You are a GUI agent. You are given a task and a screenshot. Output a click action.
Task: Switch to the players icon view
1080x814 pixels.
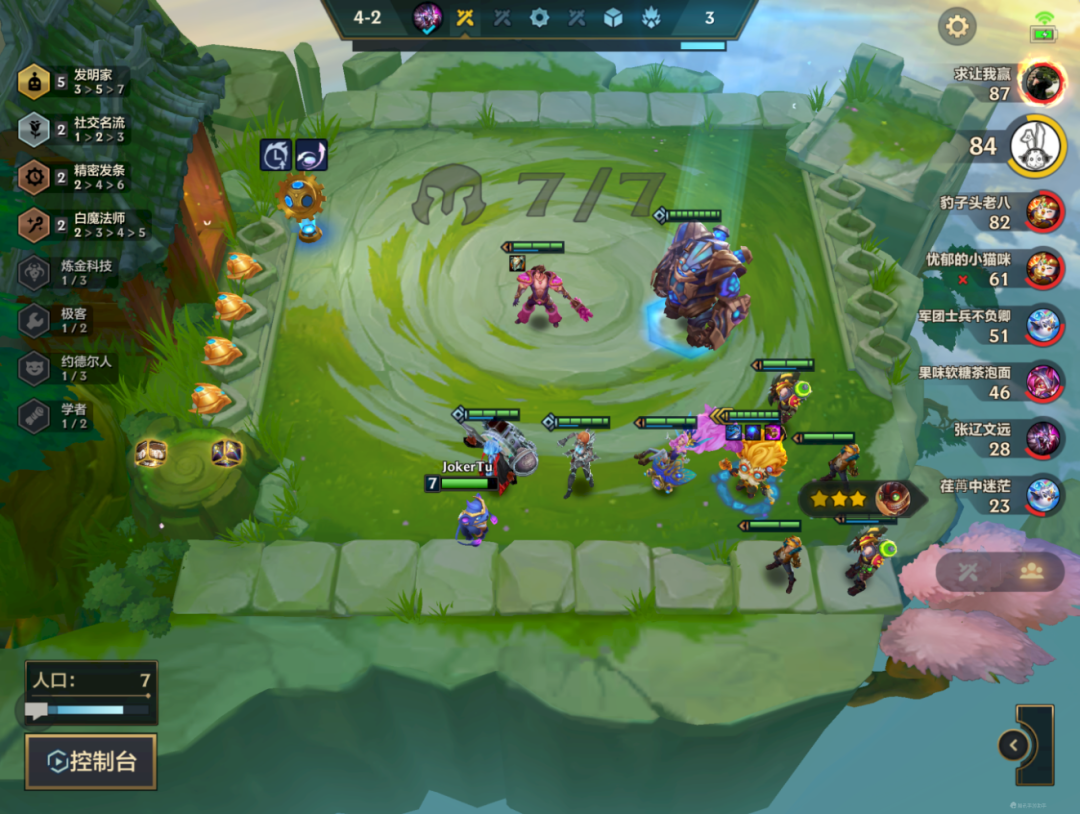tap(1031, 571)
